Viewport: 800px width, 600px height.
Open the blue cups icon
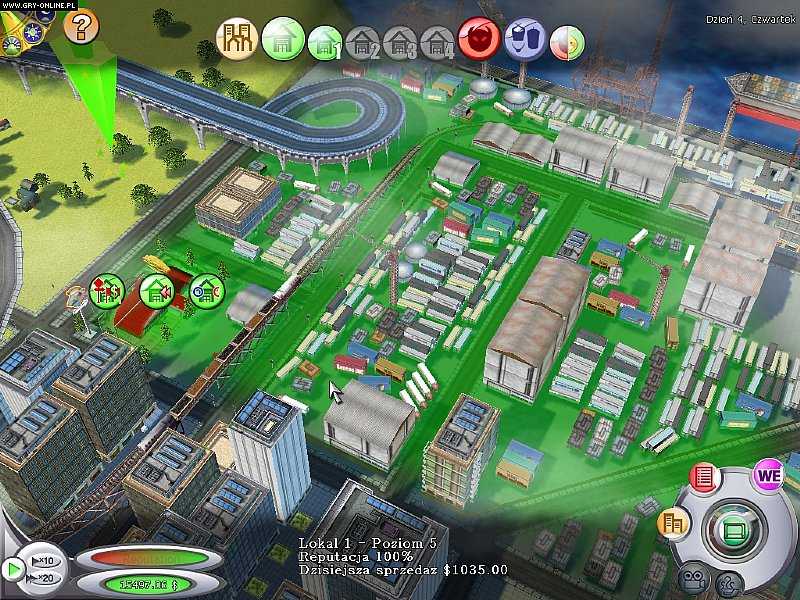tap(524, 41)
